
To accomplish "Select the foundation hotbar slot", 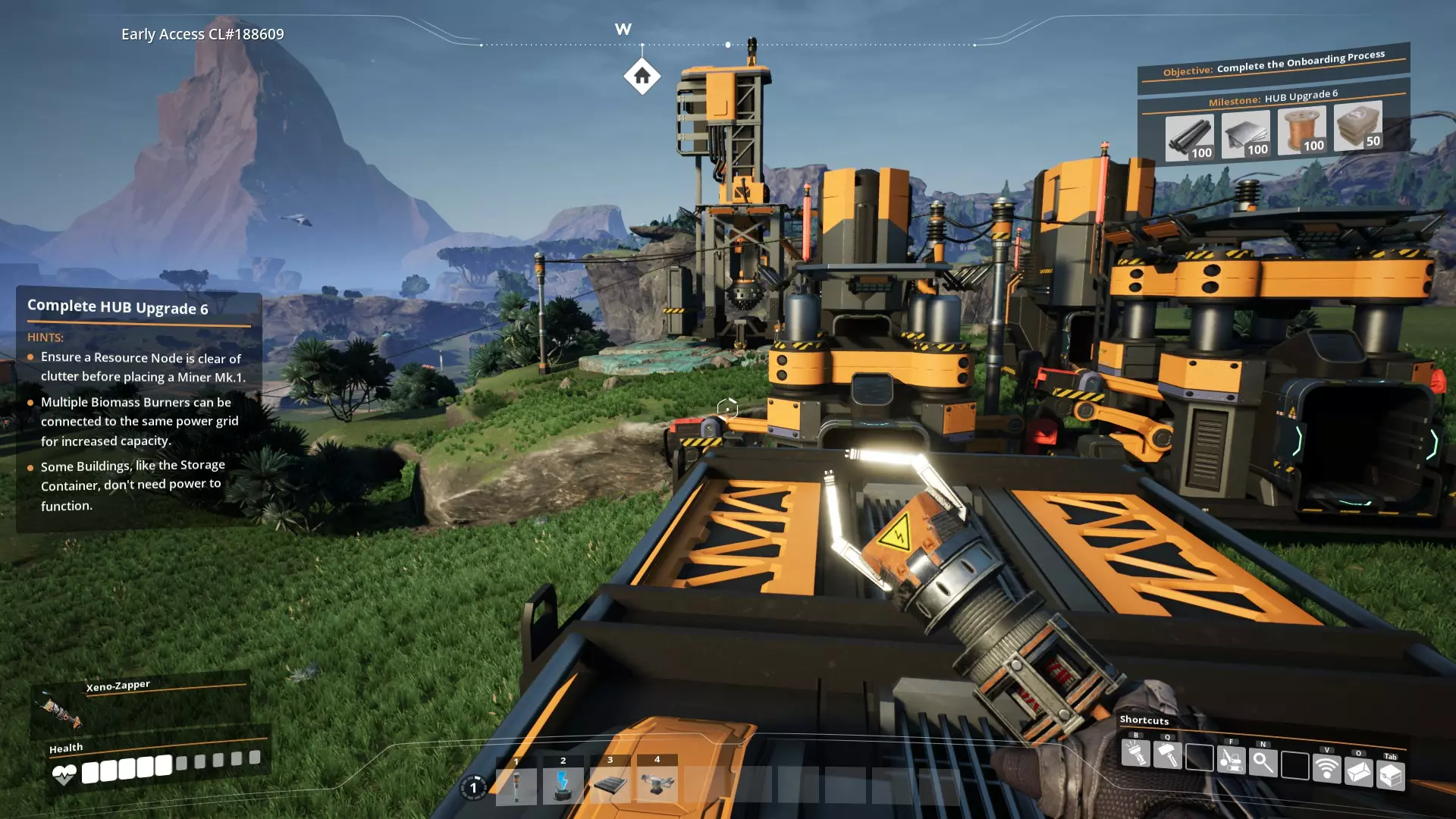I will (x=610, y=785).
